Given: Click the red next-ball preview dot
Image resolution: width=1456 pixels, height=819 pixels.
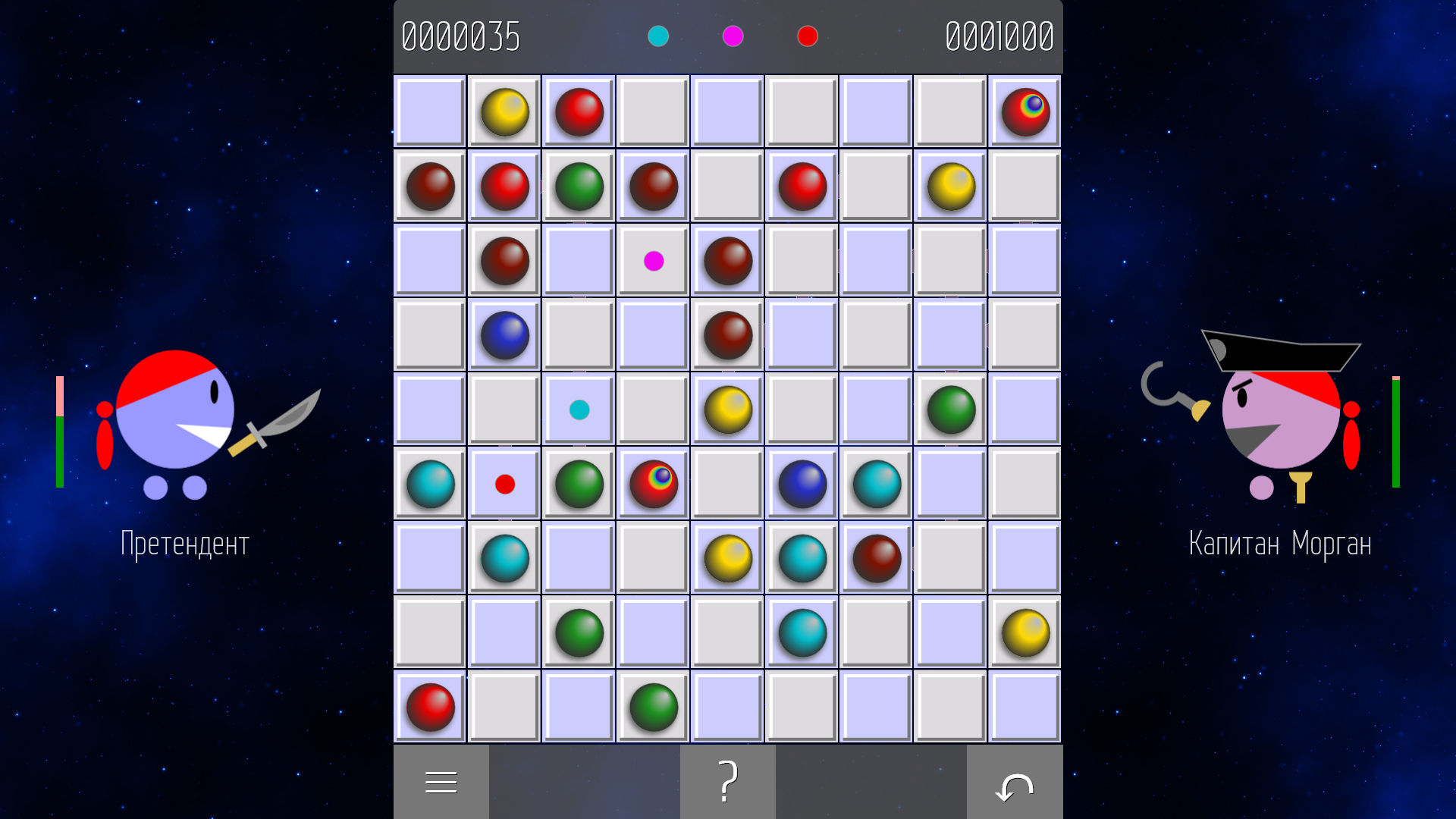Looking at the screenshot, I should coord(807,36).
